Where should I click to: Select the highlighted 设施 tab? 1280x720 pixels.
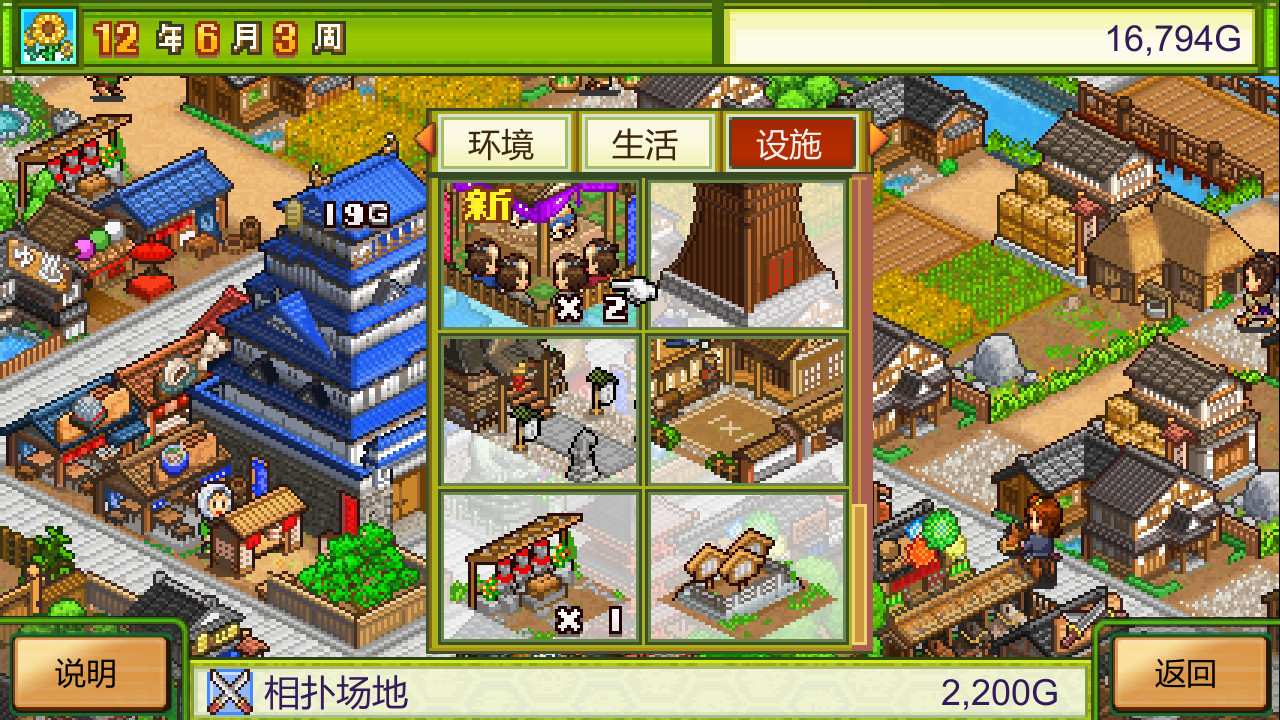click(792, 143)
